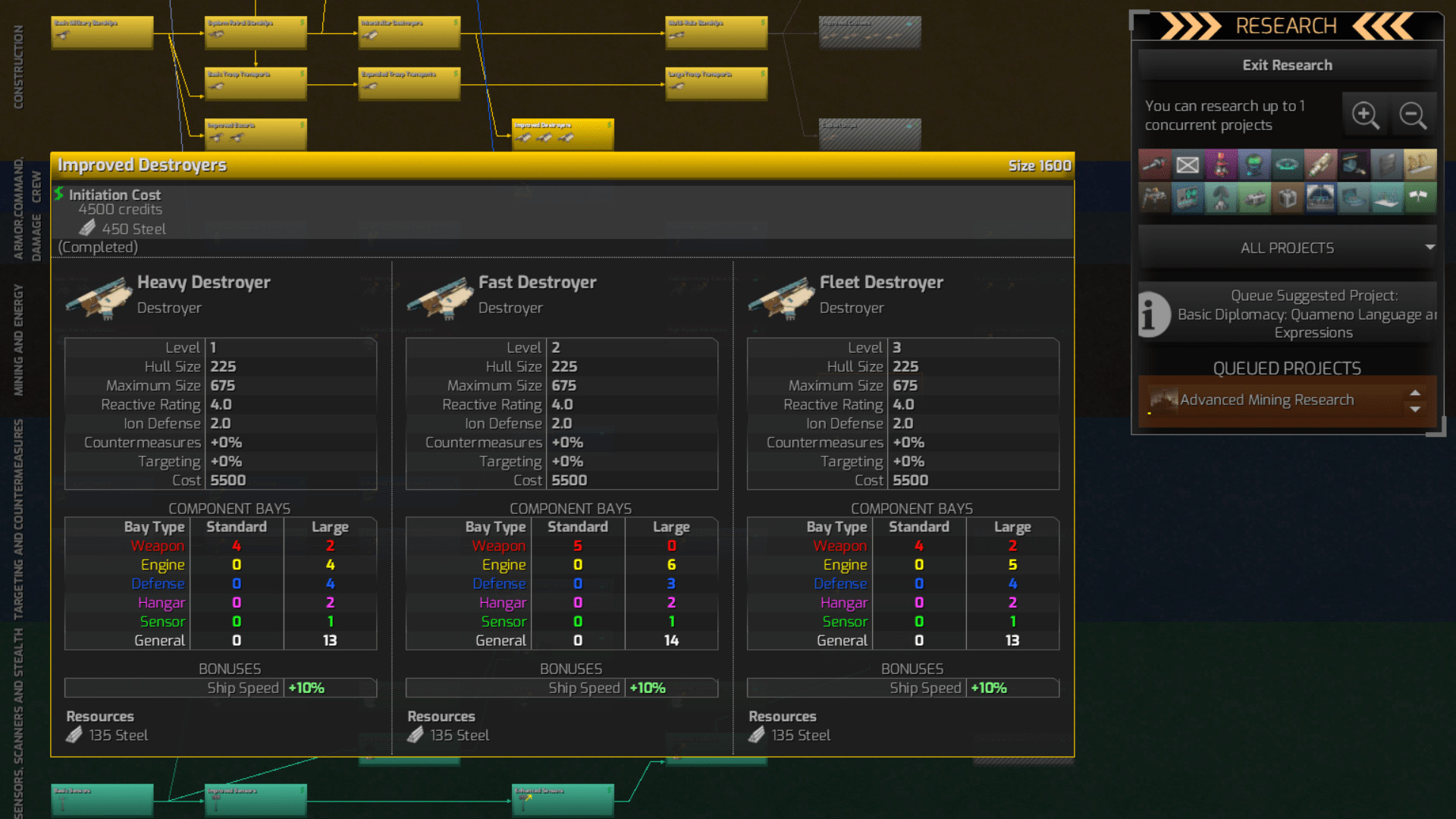Click the info icon beside Queue Suggested Project
Viewport: 1456px width, 819px height.
(1150, 314)
